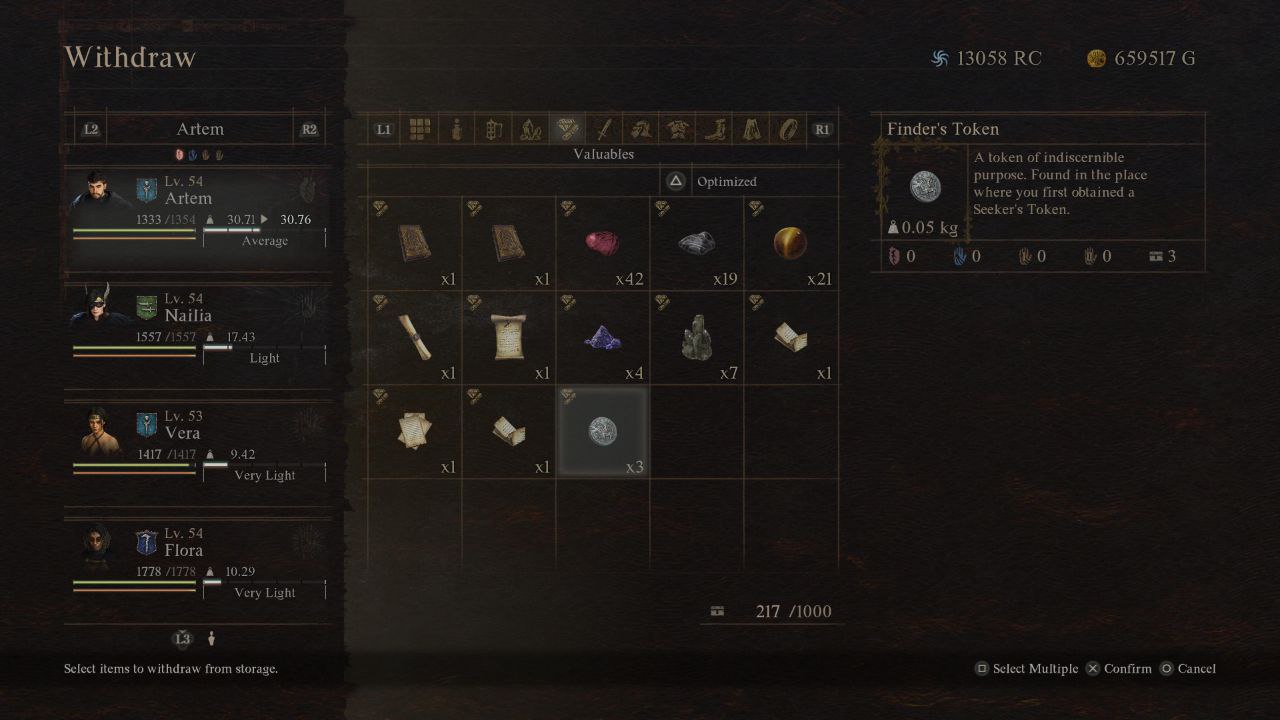1280x720 pixels.
Task: Show the sword weapons tab
Action: (x=604, y=129)
